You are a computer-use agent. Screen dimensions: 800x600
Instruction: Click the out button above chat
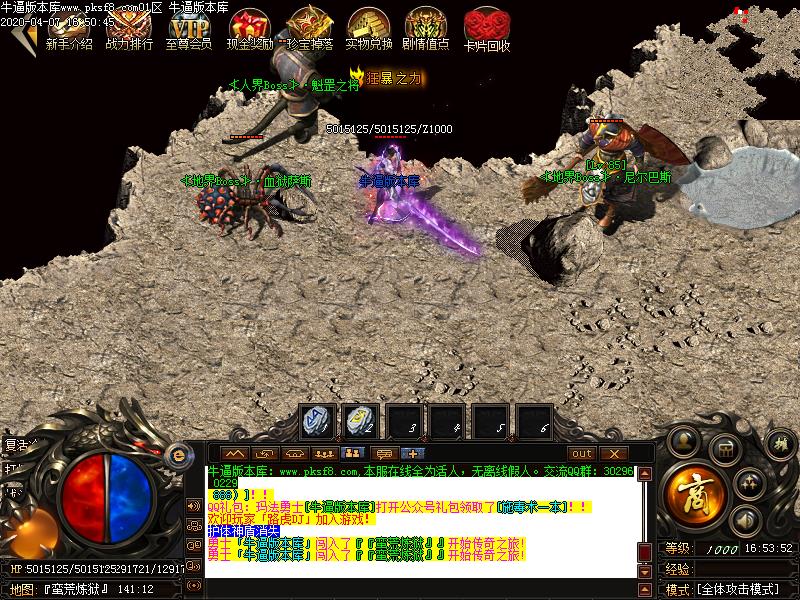click(582, 454)
